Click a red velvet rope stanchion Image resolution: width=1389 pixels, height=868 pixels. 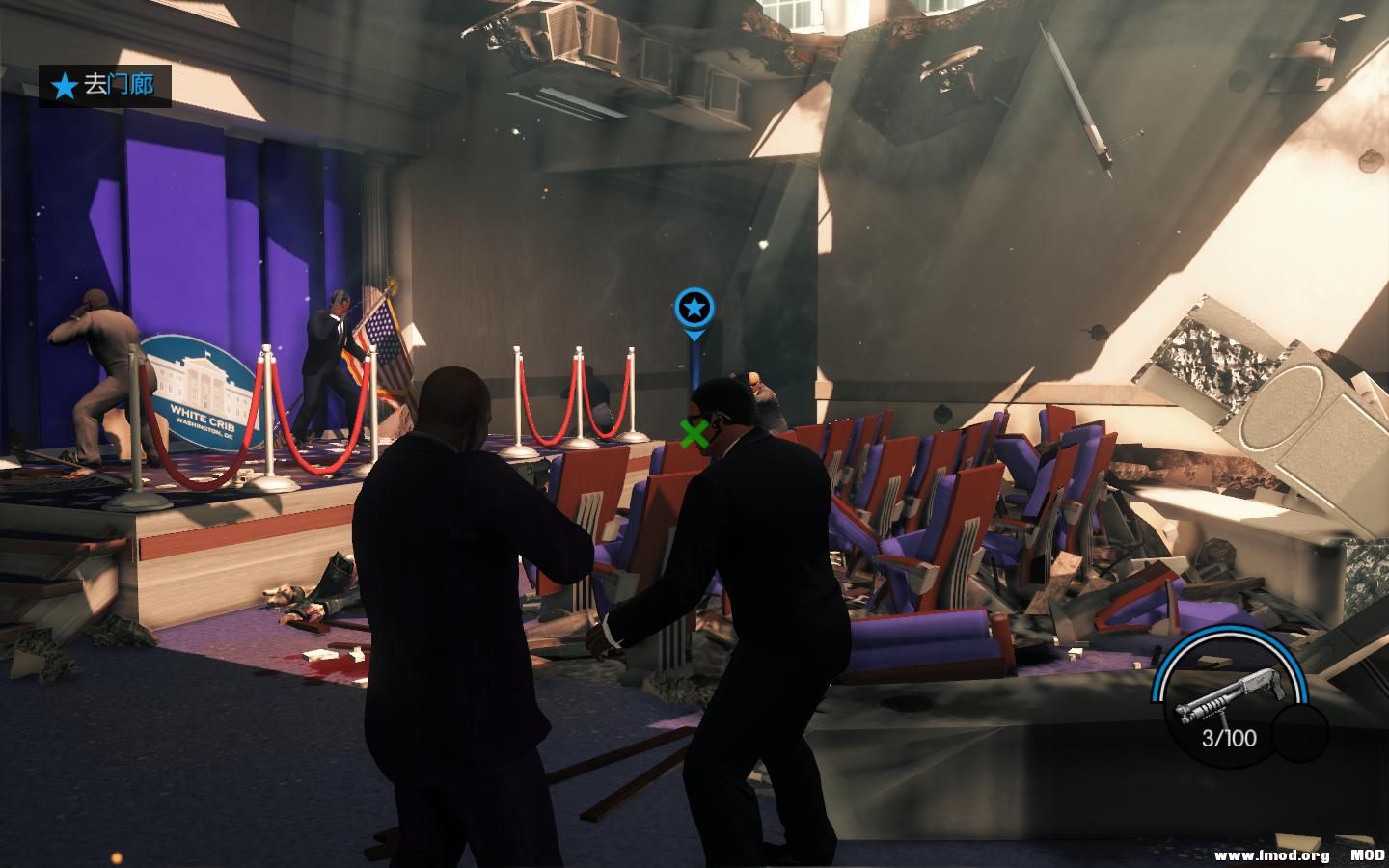tap(580, 395)
